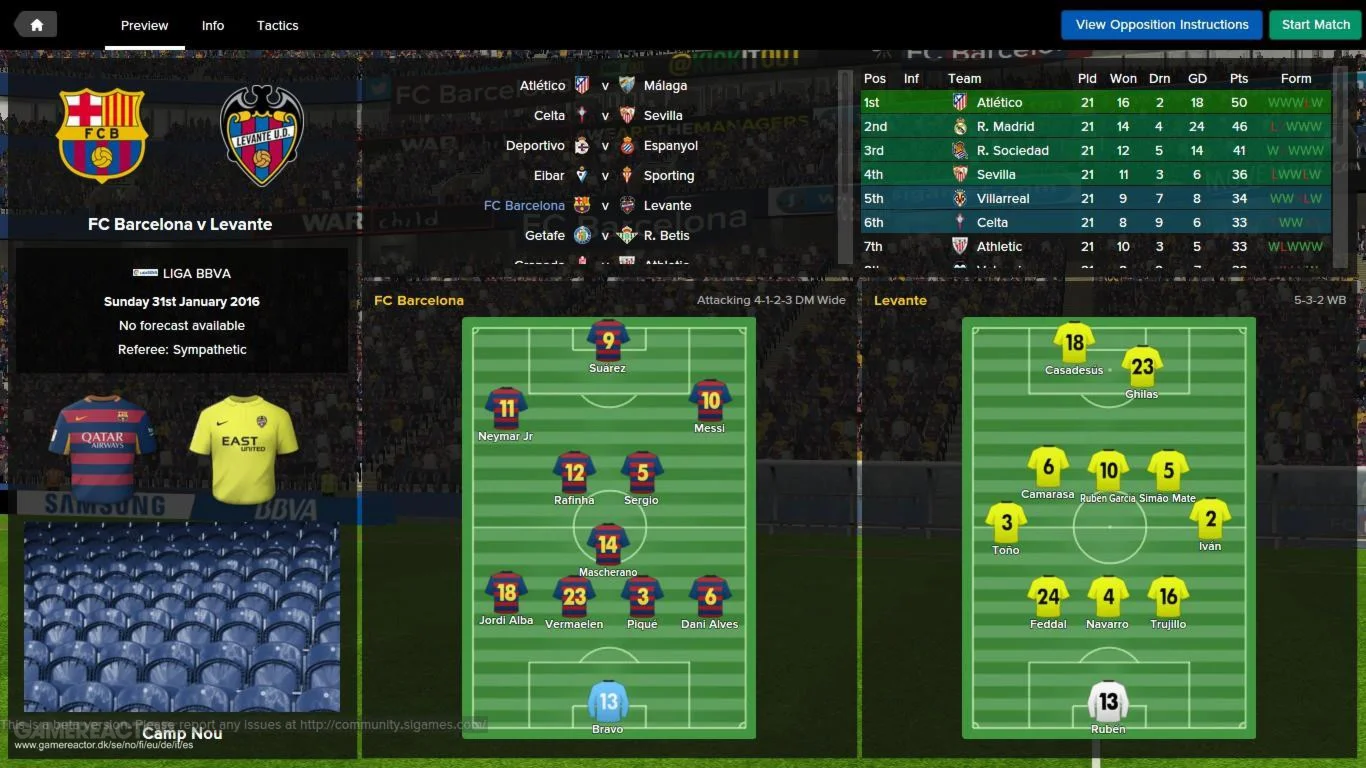Image resolution: width=1366 pixels, height=768 pixels.
Task: Start the match
Action: (1315, 25)
